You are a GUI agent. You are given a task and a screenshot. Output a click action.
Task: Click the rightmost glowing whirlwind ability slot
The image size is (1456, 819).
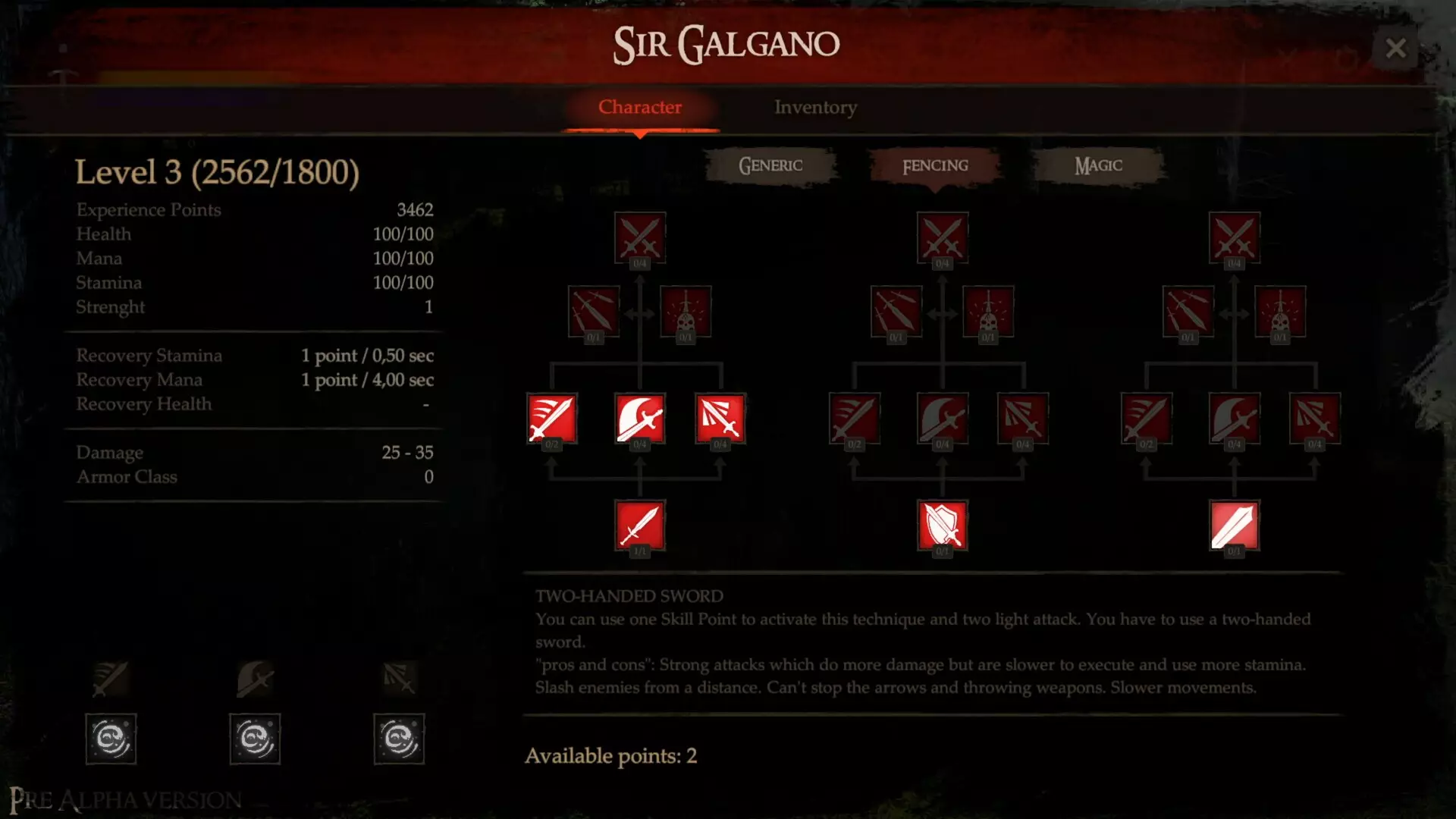point(399,739)
